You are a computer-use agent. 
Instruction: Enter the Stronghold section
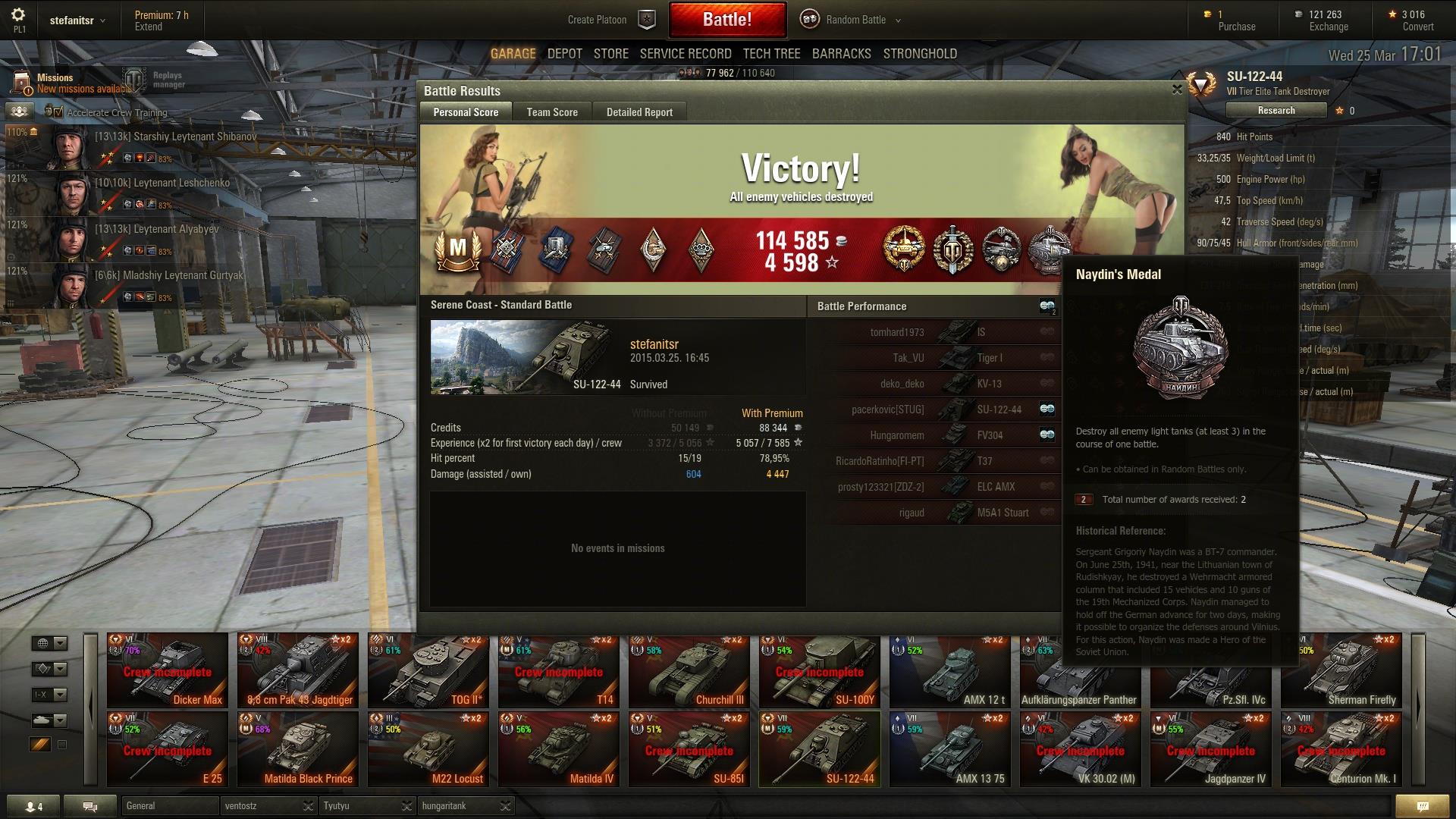[920, 54]
